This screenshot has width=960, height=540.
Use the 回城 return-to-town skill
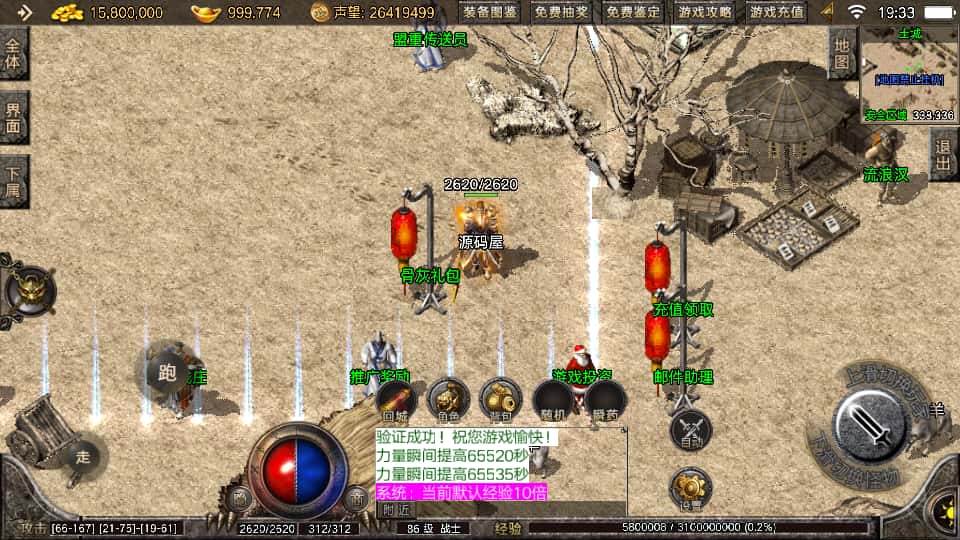tap(396, 400)
